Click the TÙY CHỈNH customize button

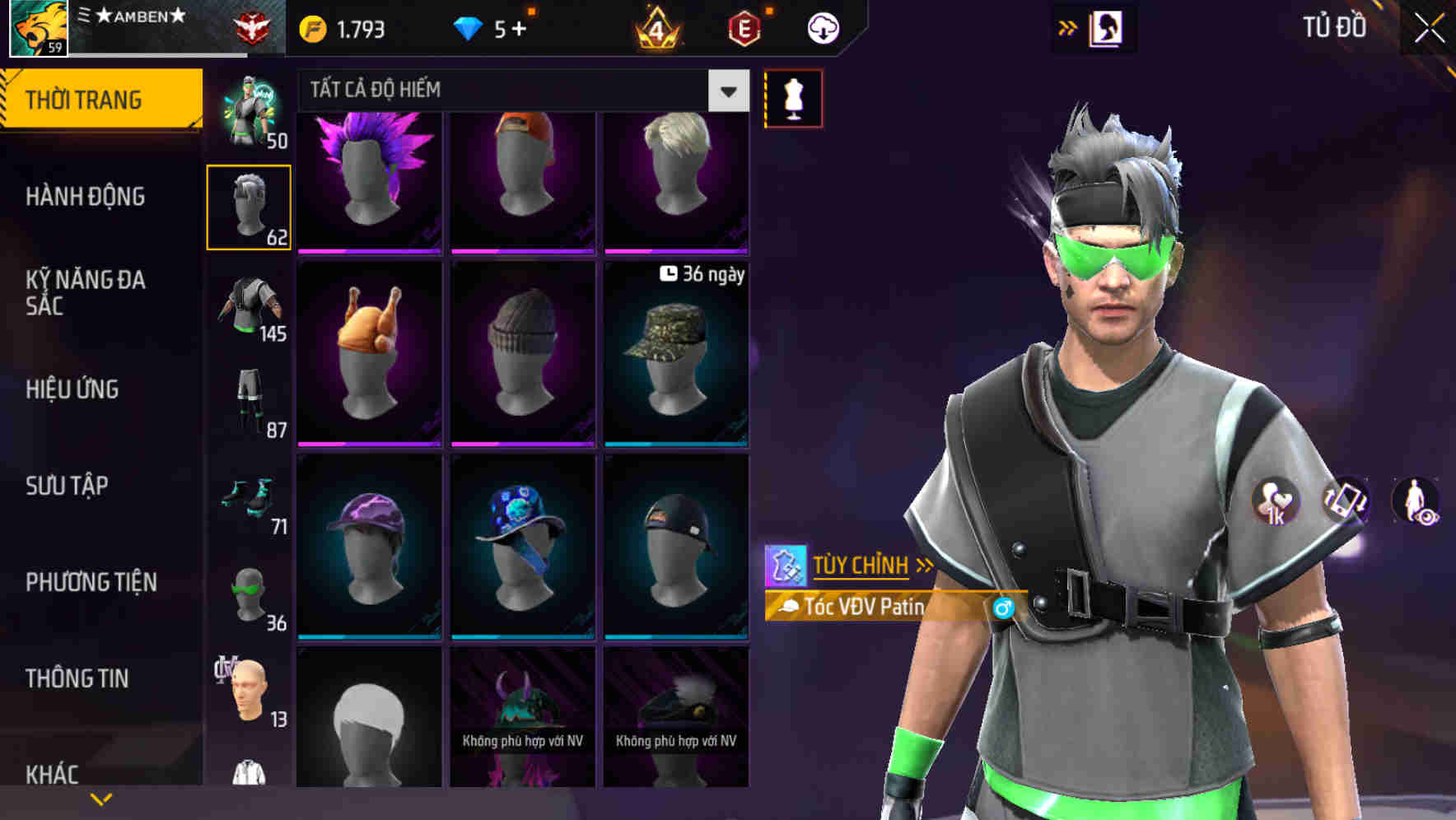860,565
